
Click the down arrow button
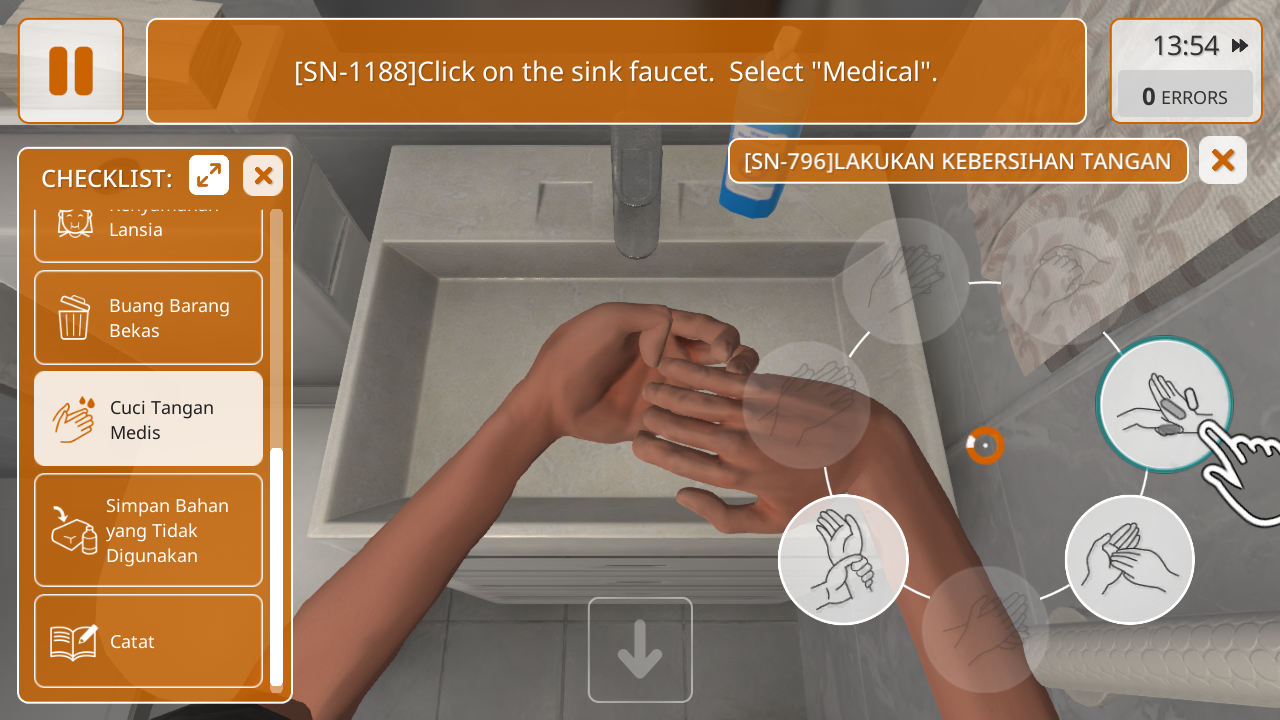pos(640,650)
